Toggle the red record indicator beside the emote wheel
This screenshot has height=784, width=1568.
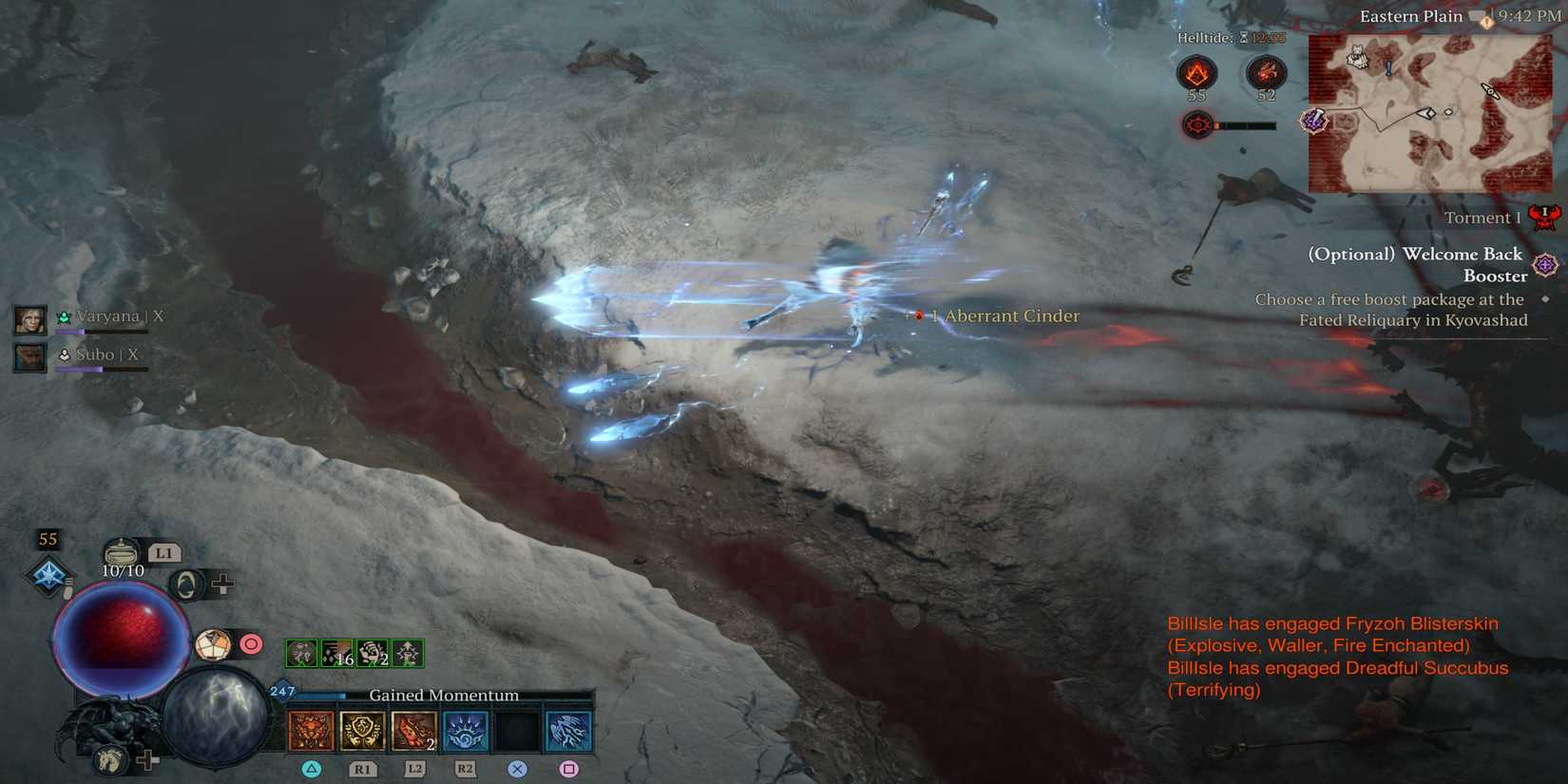[x=249, y=643]
